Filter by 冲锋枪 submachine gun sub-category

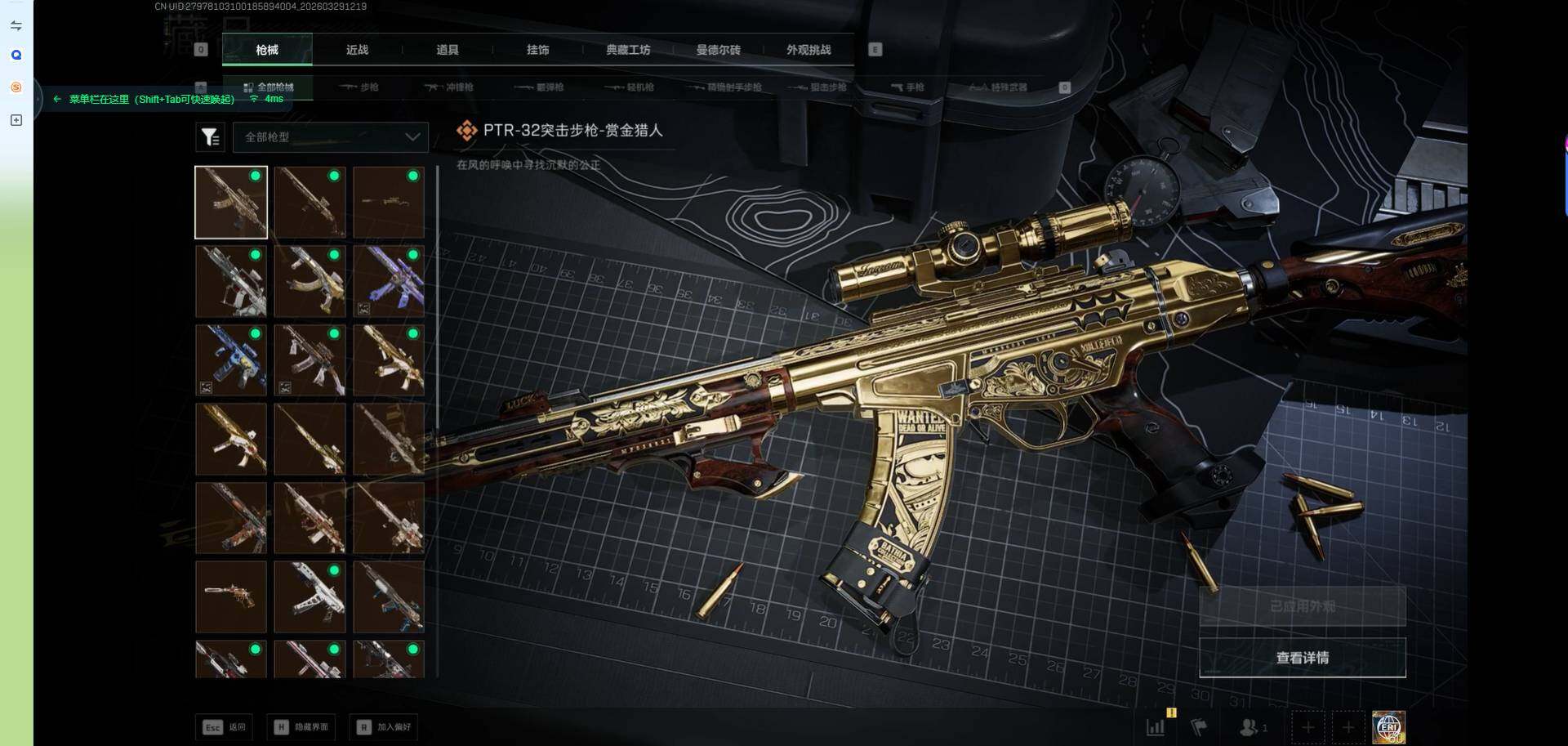click(449, 87)
